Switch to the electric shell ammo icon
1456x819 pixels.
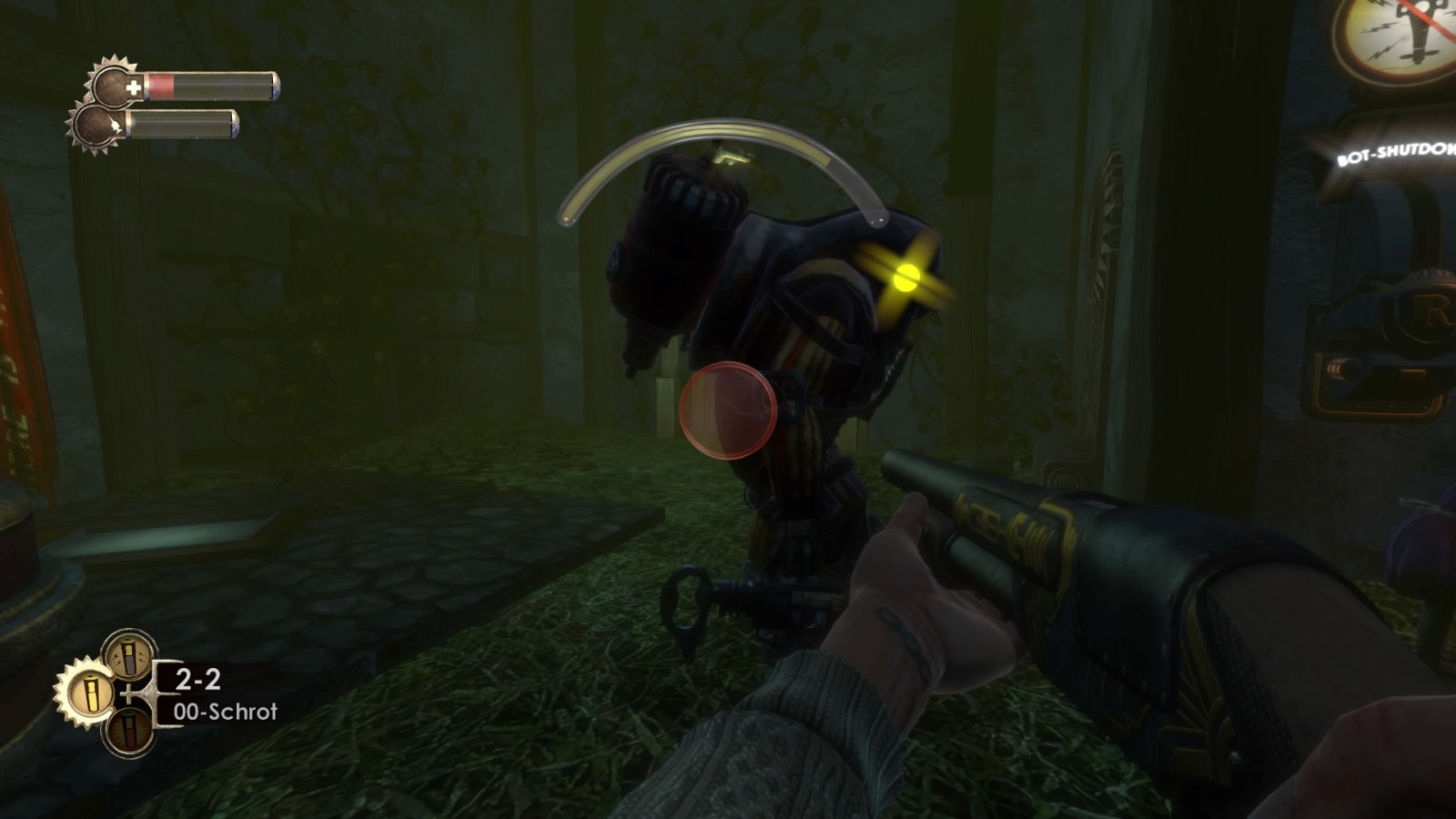pyautogui.click(x=128, y=653)
